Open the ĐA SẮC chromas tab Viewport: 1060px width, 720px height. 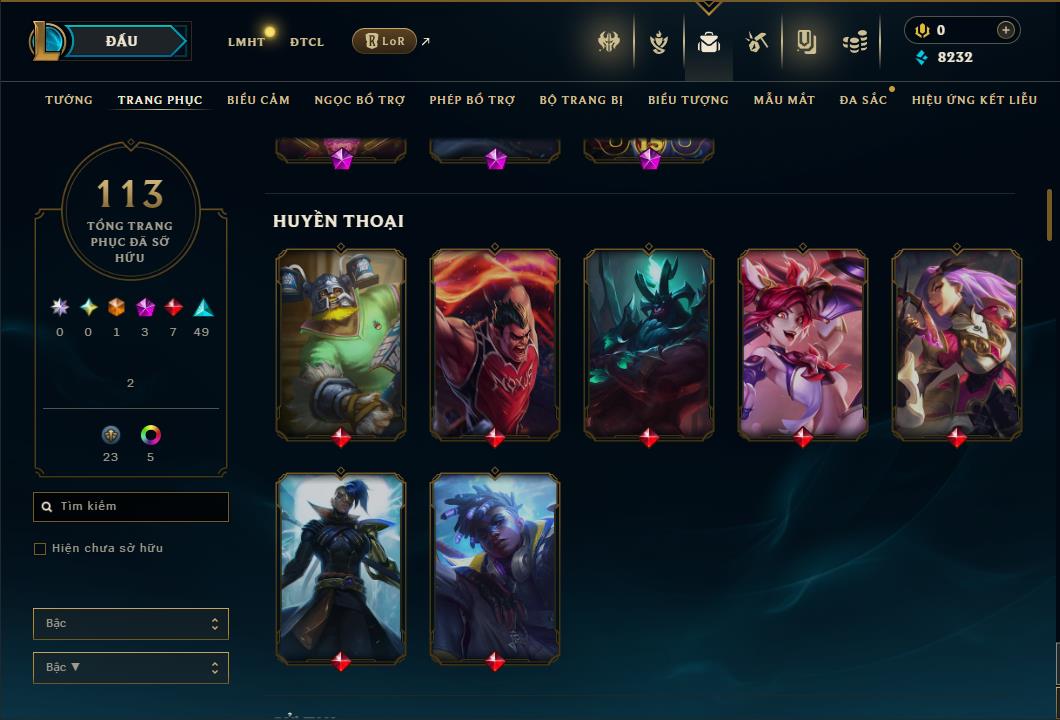tap(863, 100)
